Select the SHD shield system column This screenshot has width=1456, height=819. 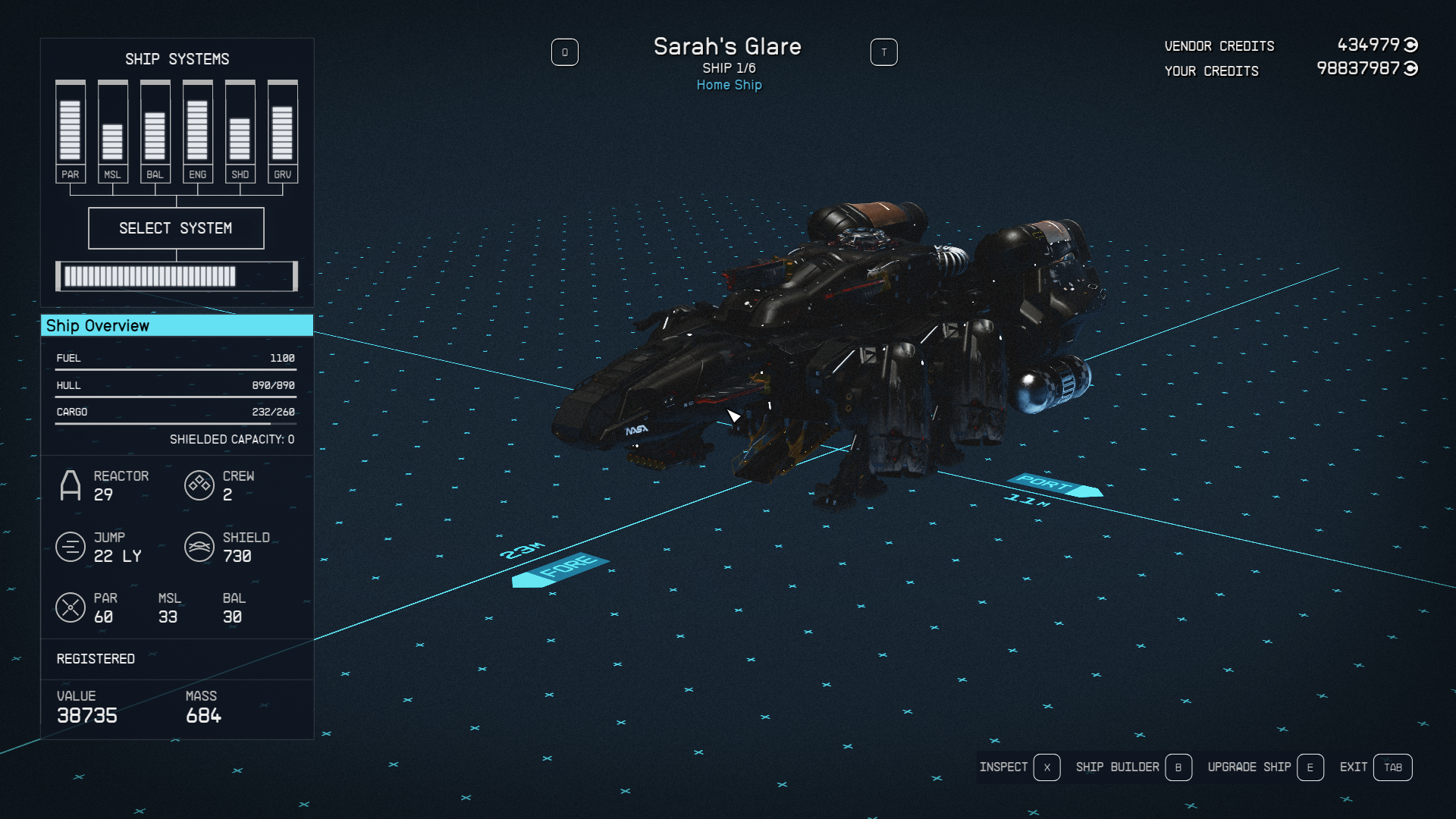point(240,130)
